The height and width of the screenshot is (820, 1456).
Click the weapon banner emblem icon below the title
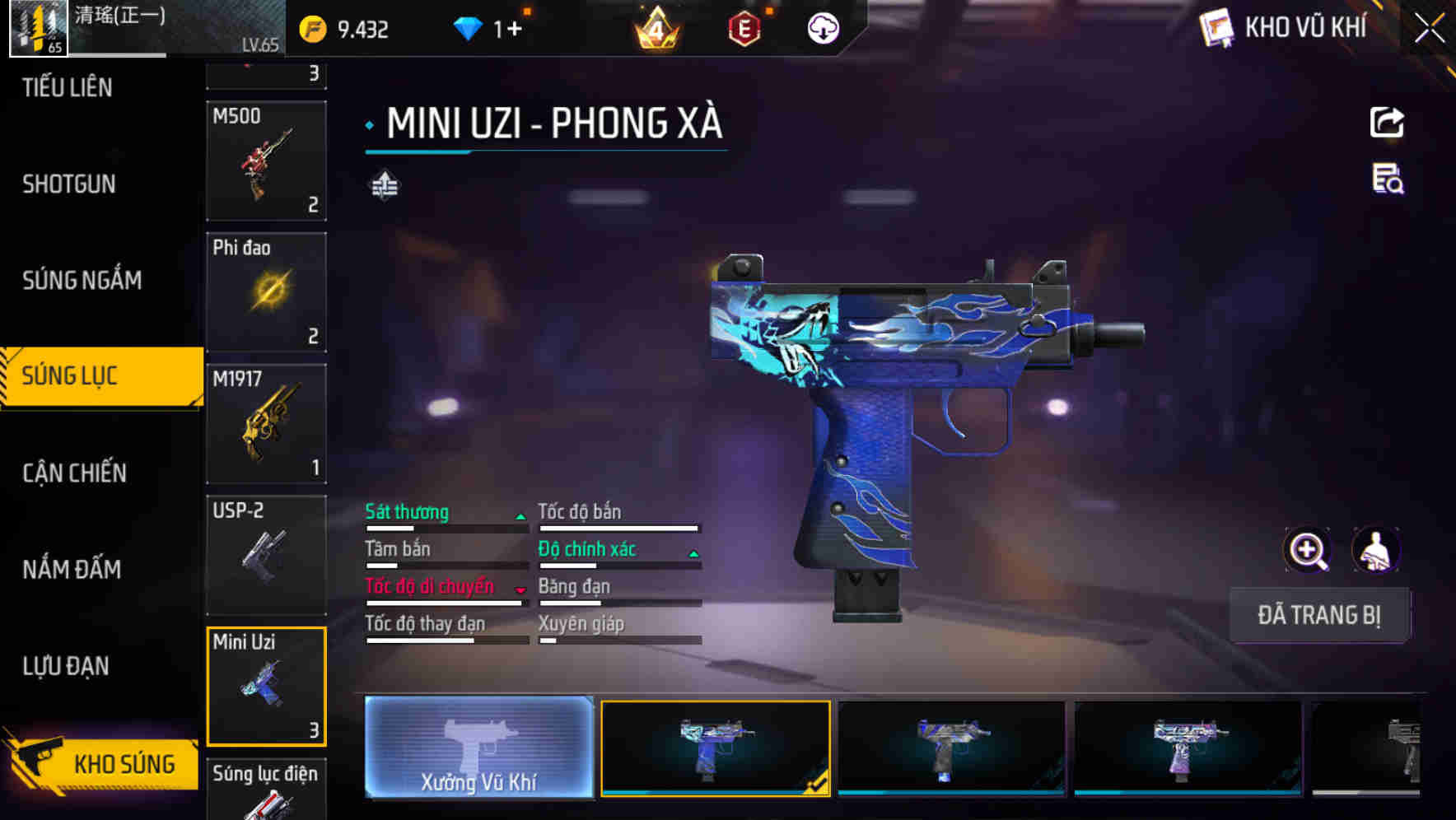click(x=384, y=185)
